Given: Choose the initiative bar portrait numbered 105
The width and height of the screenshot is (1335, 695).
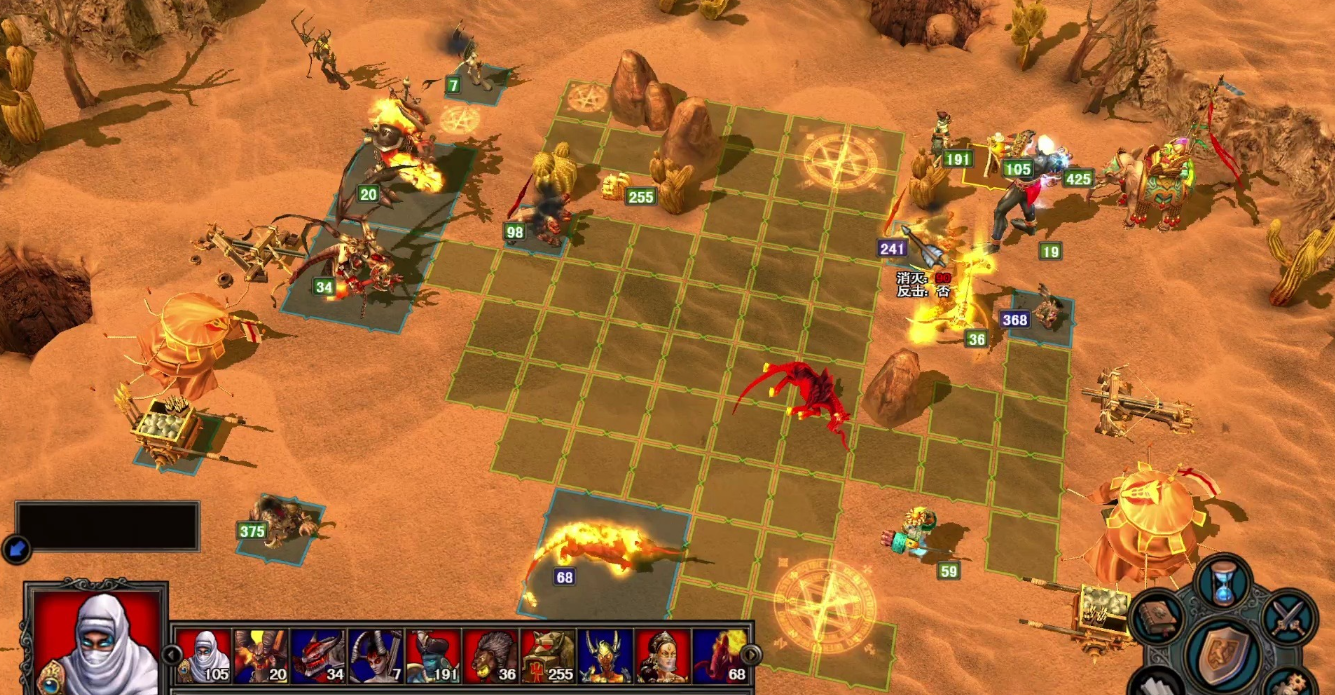Looking at the screenshot, I should click(203, 656).
